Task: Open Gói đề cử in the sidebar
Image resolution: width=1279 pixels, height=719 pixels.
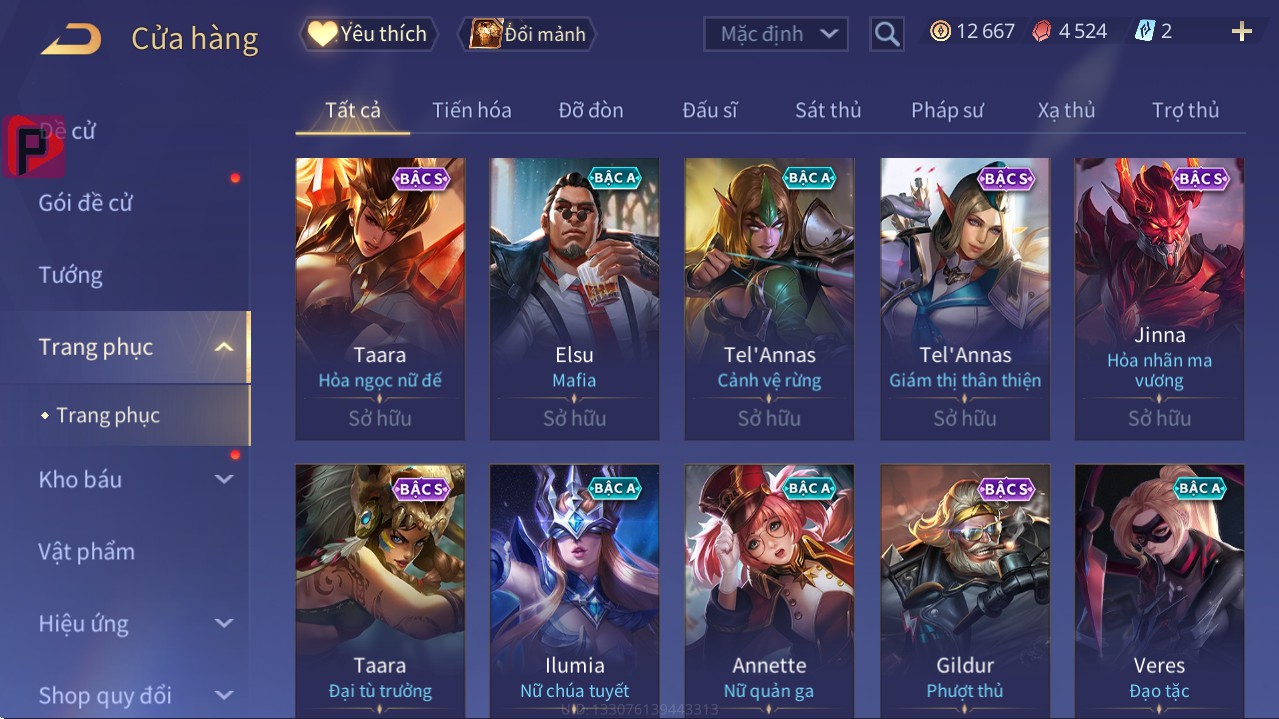Action: click(x=86, y=203)
